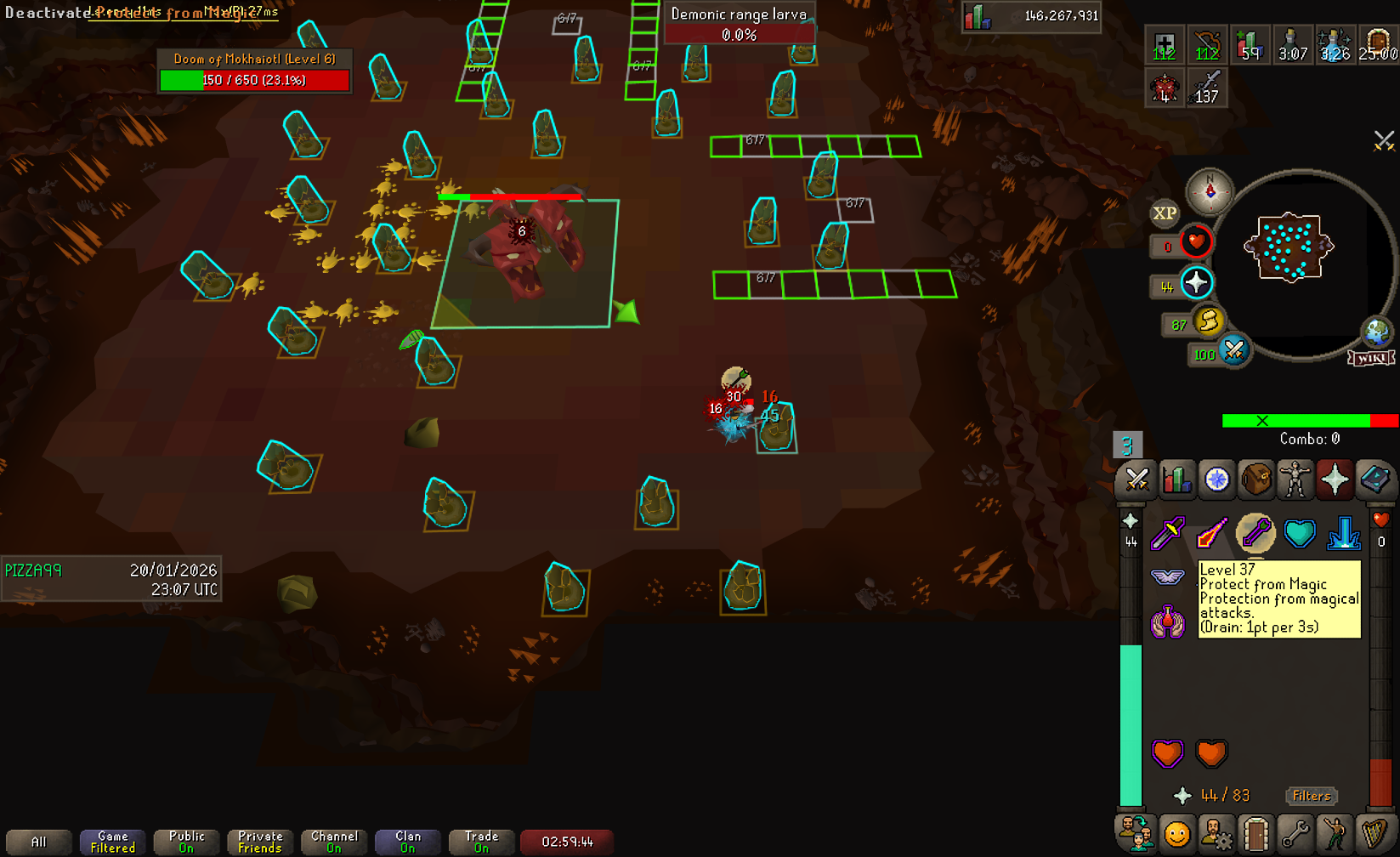Switch to the Inventory backpack tab
Viewport: 1400px width, 857px height.
pos(1255,480)
